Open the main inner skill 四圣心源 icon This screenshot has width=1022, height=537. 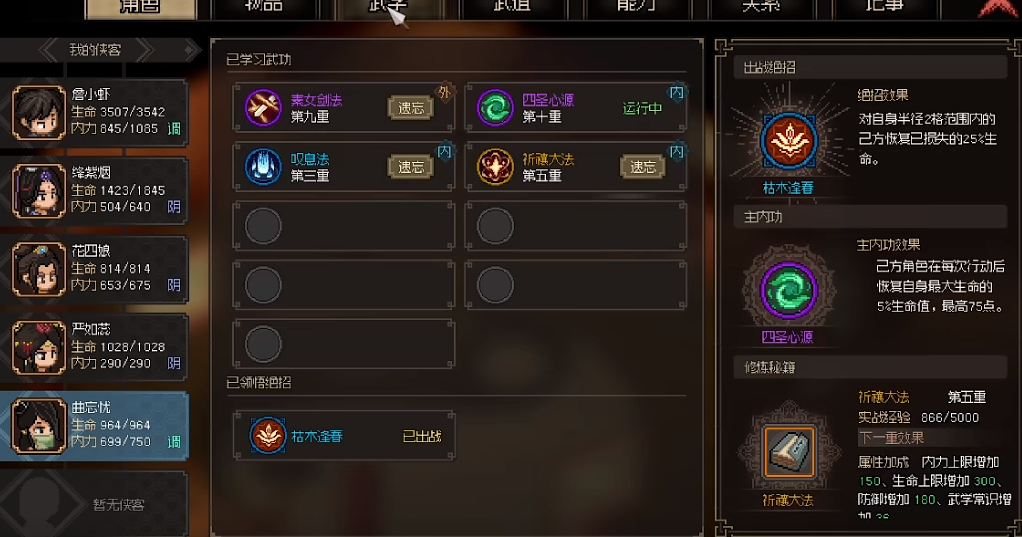tap(788, 291)
